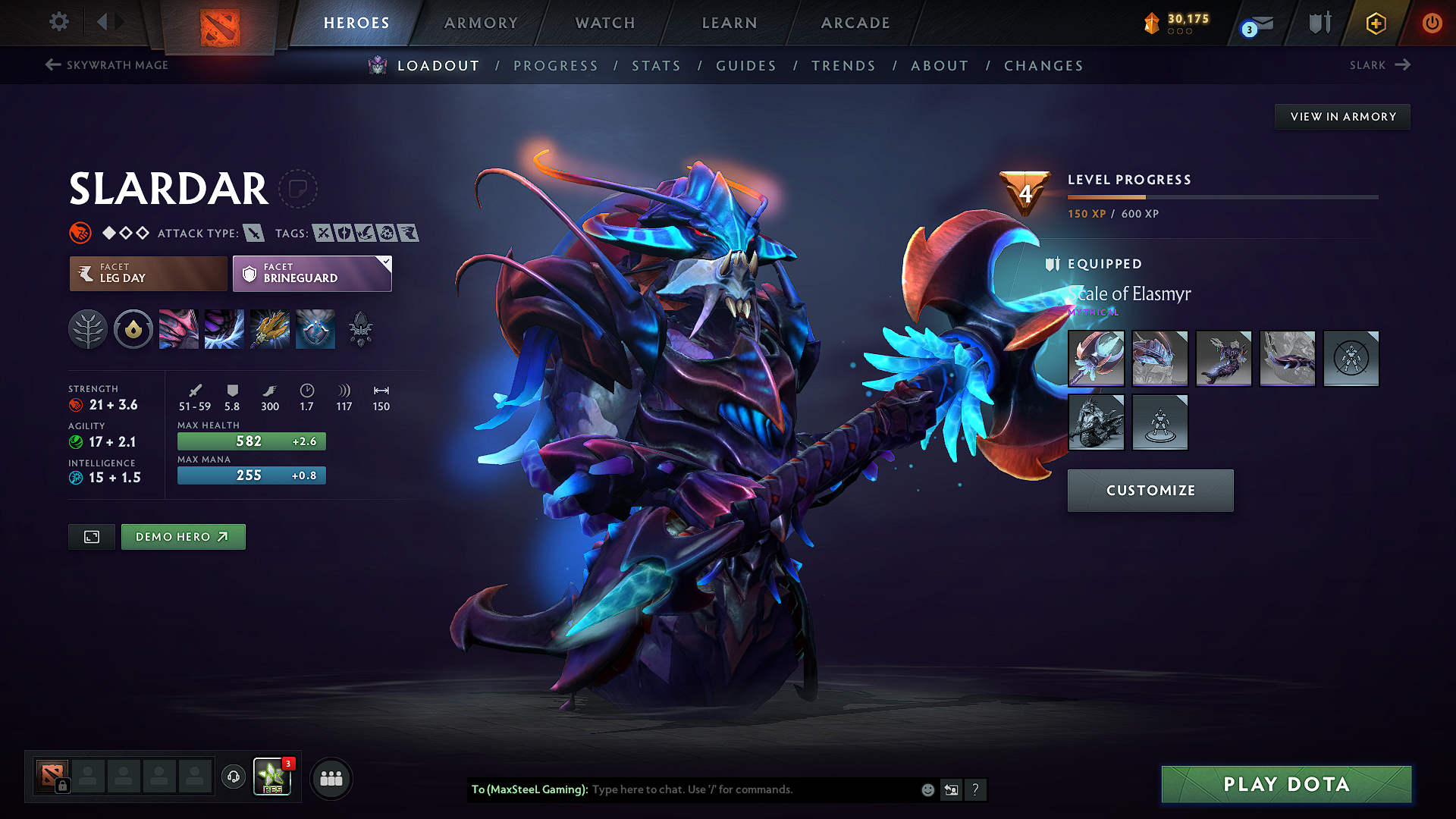The width and height of the screenshot is (1456, 819).
Task: Open the Guardian Sprint ability icon
Action: pyautogui.click(x=179, y=328)
